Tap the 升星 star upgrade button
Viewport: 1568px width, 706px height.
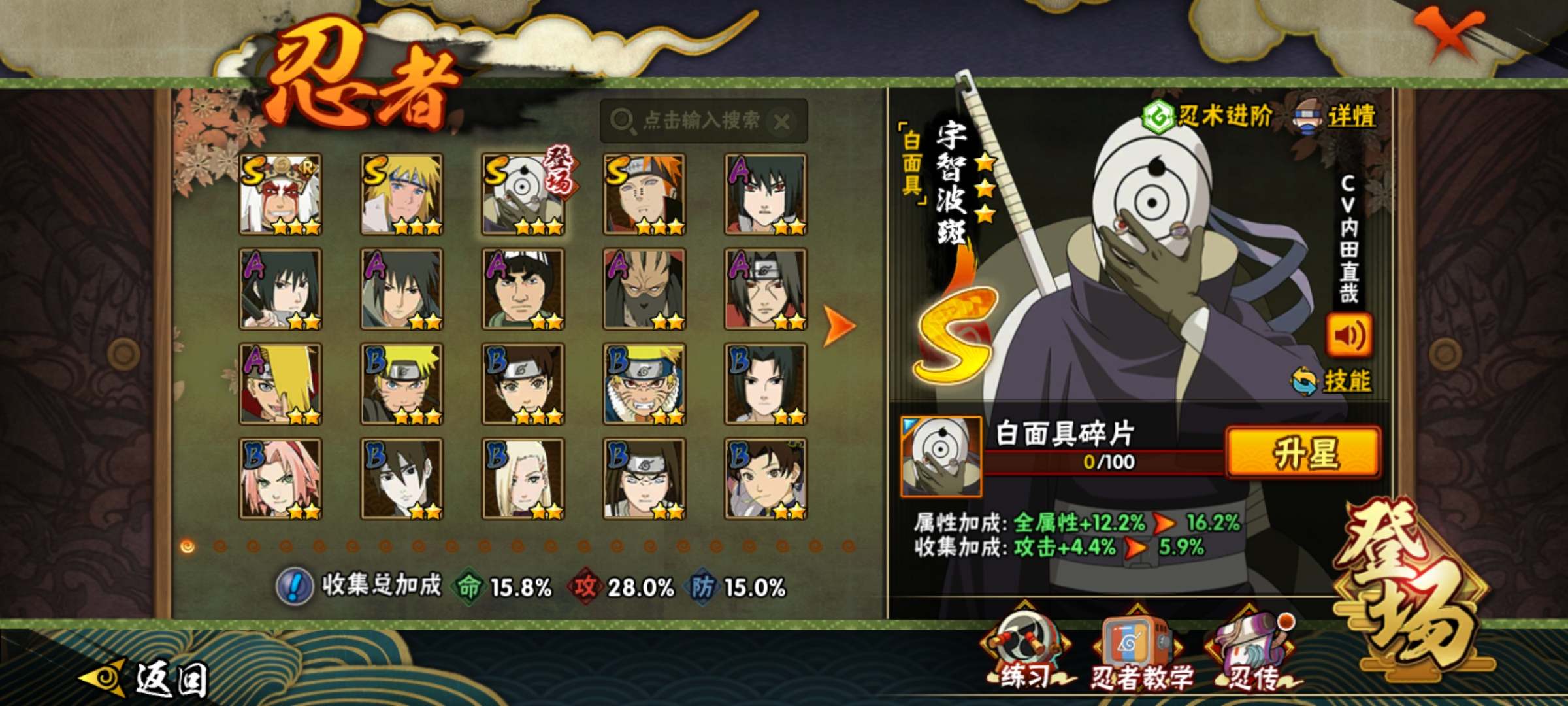[x=1303, y=452]
